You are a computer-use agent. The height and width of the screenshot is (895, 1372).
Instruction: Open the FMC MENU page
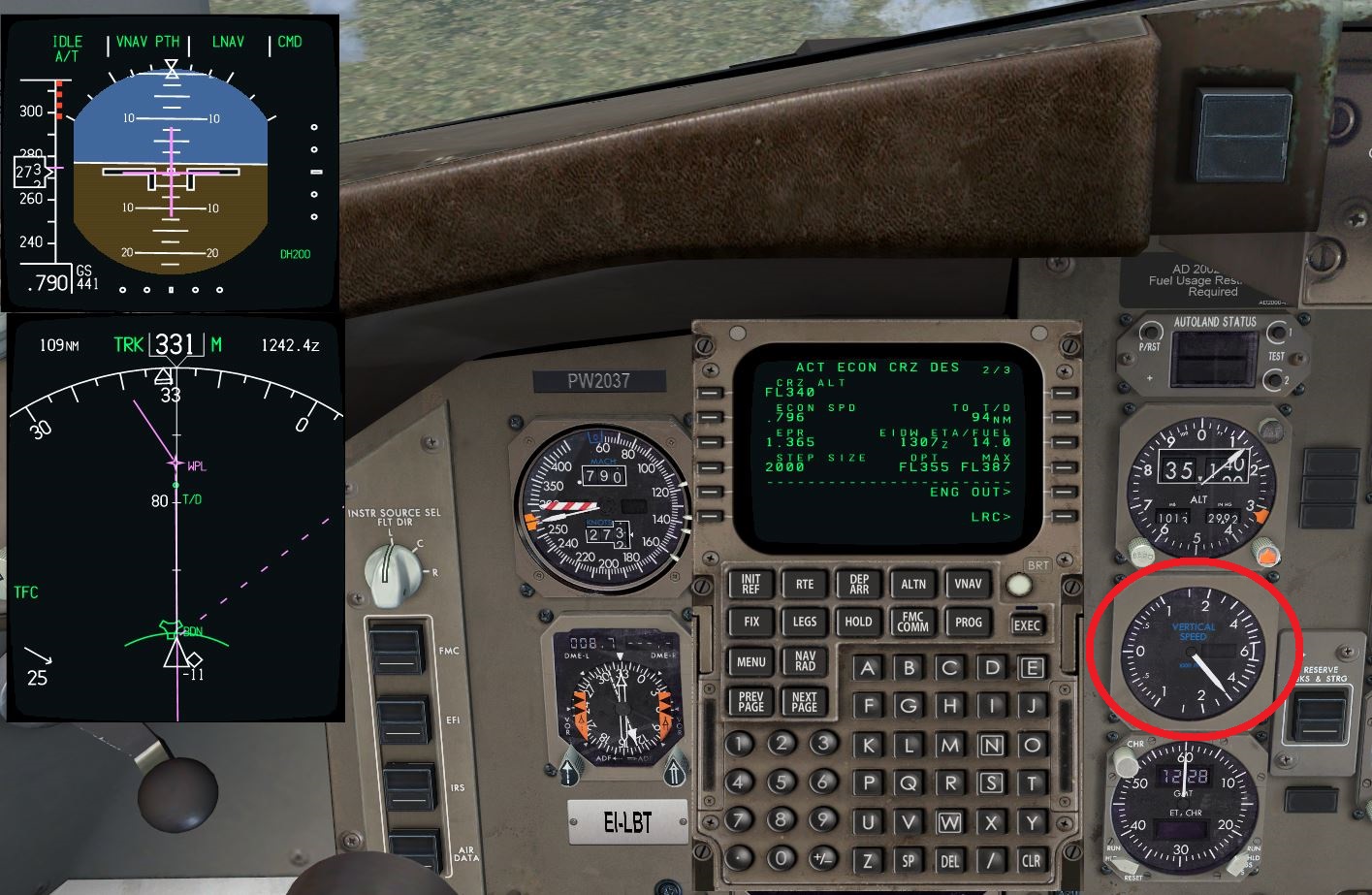750,662
